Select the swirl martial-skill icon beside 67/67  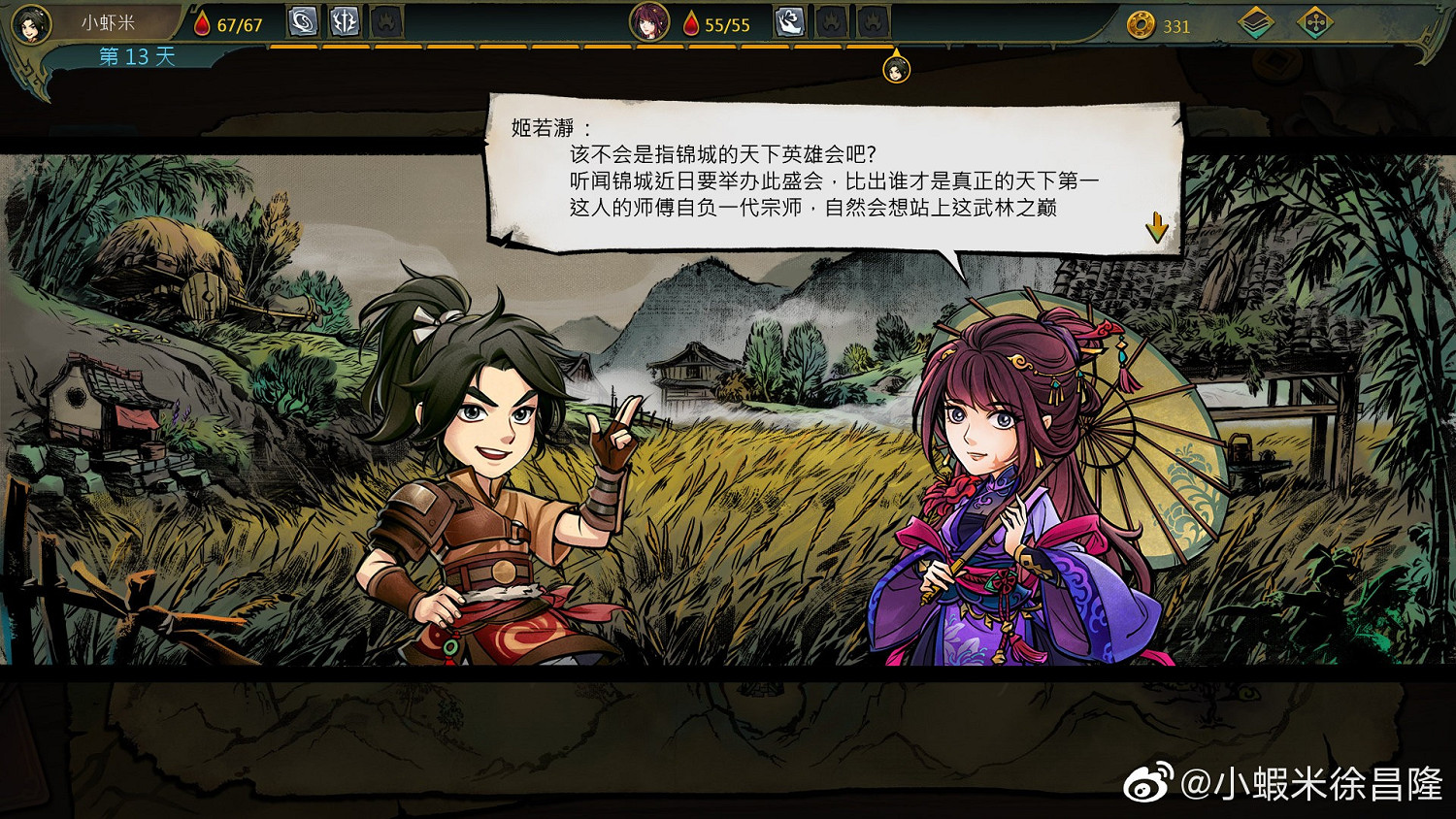[x=302, y=20]
